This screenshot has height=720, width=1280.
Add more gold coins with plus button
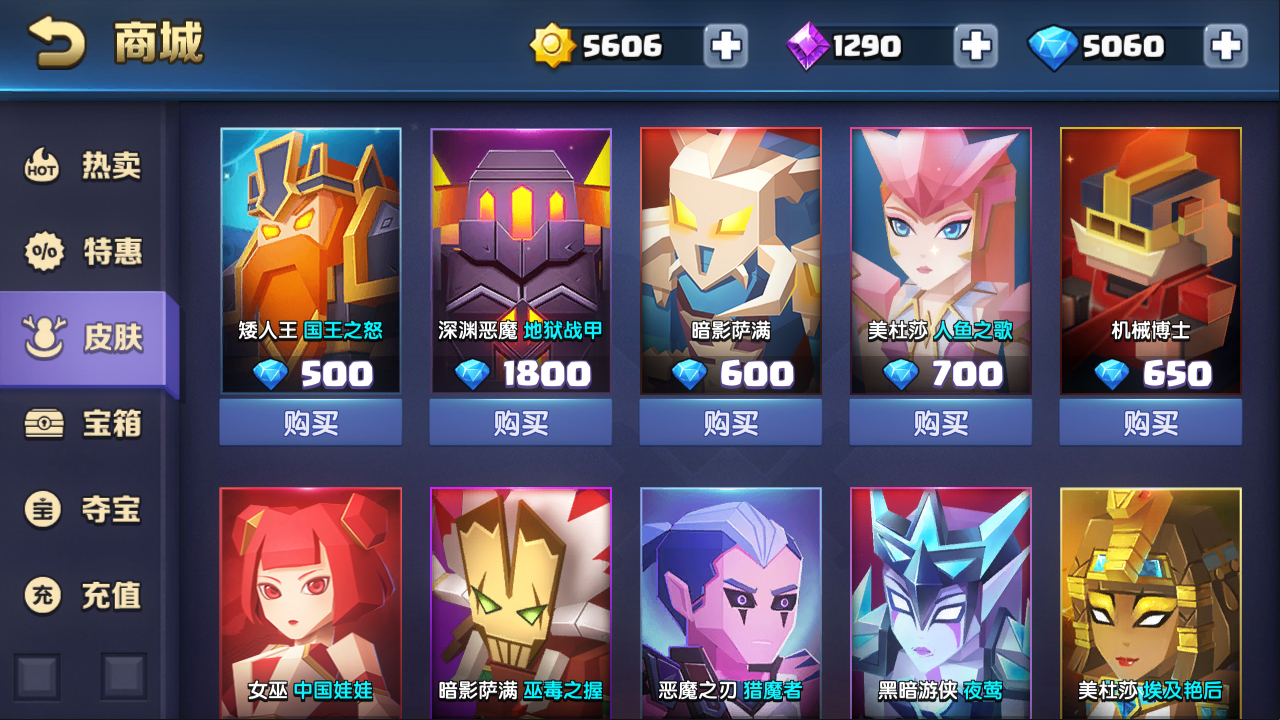[x=725, y=46]
